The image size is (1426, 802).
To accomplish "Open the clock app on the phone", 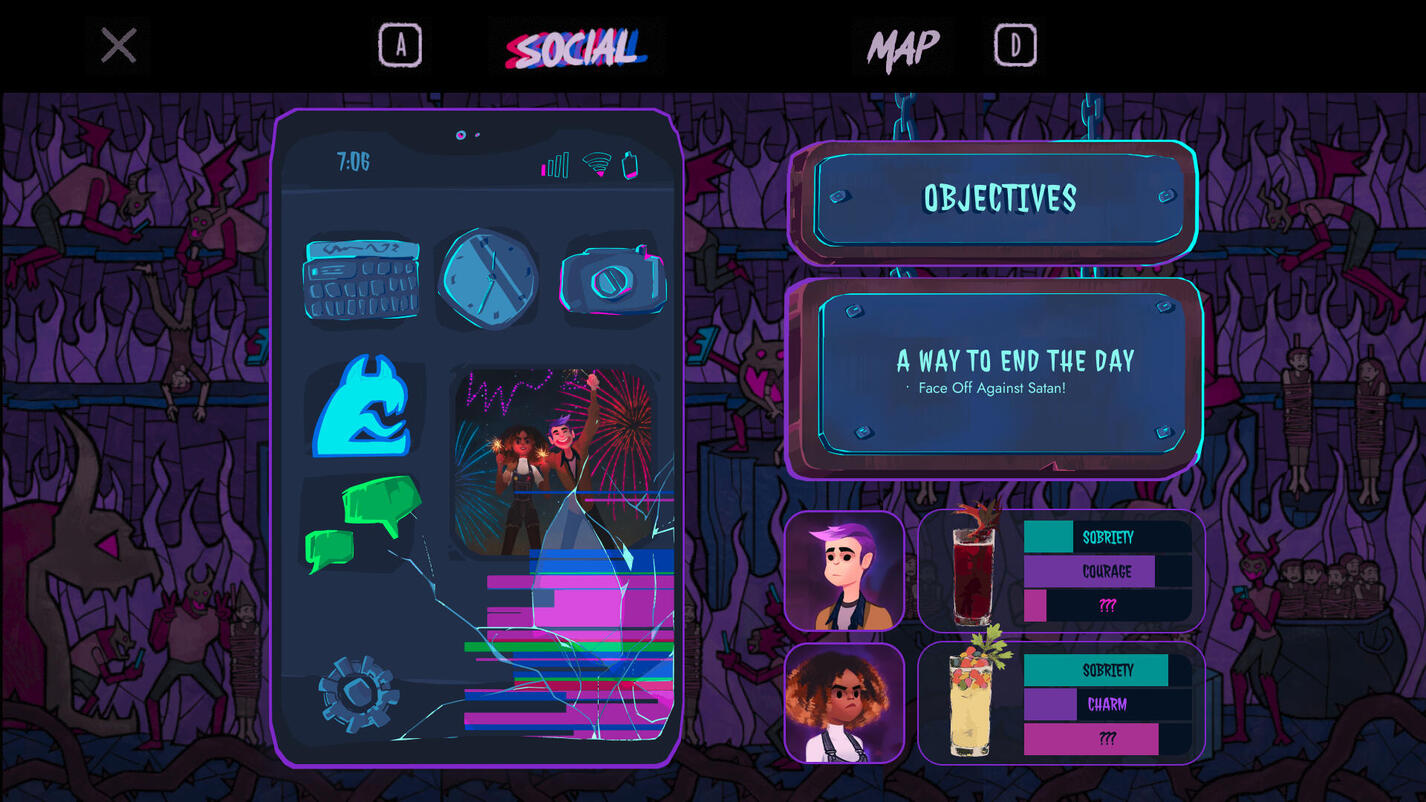I will click(x=489, y=277).
